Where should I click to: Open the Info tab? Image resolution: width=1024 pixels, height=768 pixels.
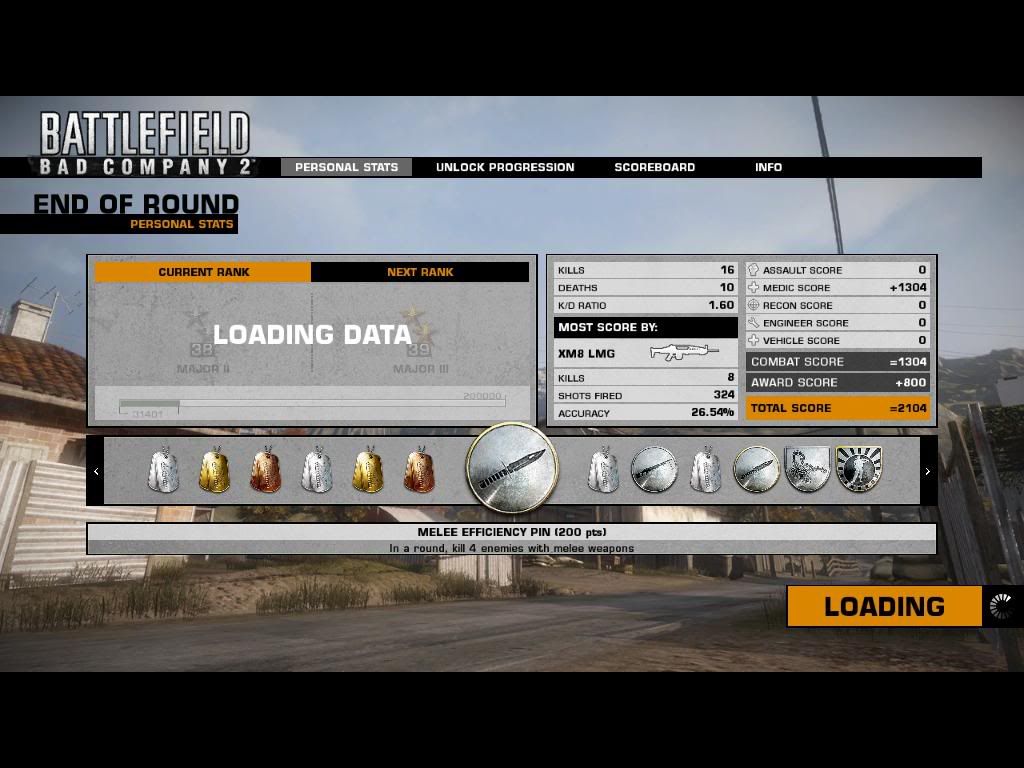point(768,167)
